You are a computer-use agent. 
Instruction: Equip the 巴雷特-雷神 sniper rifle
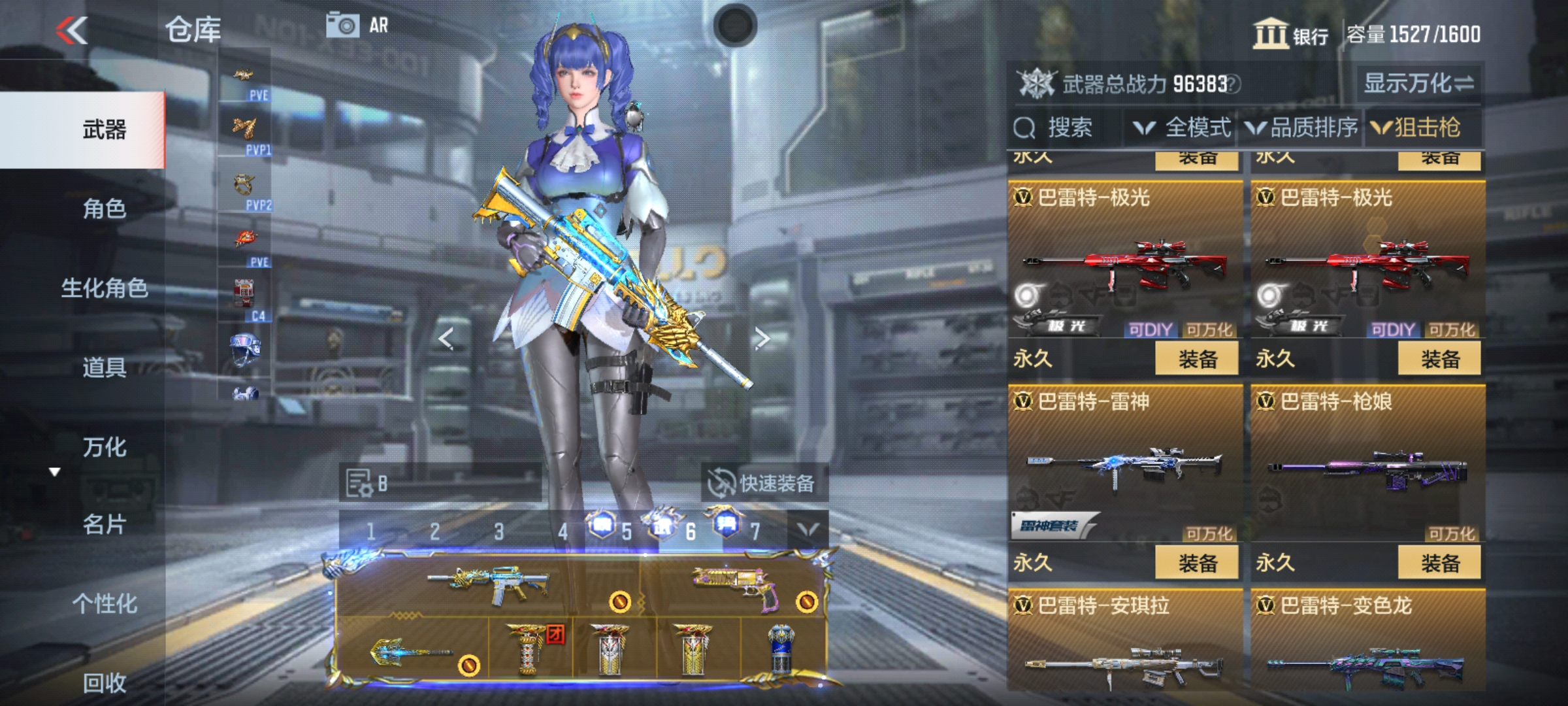(x=1197, y=563)
